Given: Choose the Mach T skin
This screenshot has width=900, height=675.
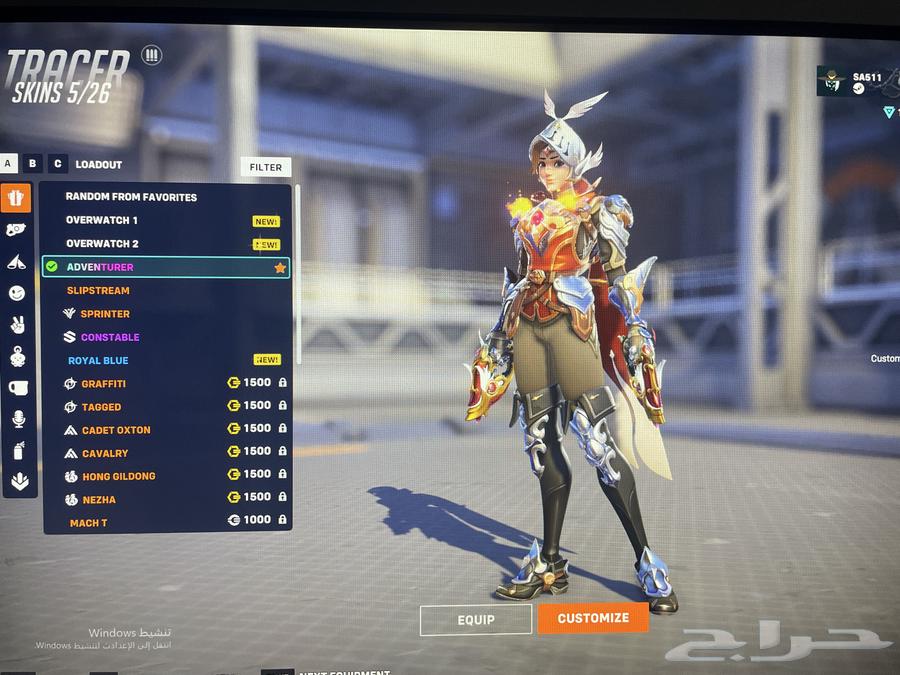Looking at the screenshot, I should [x=89, y=523].
